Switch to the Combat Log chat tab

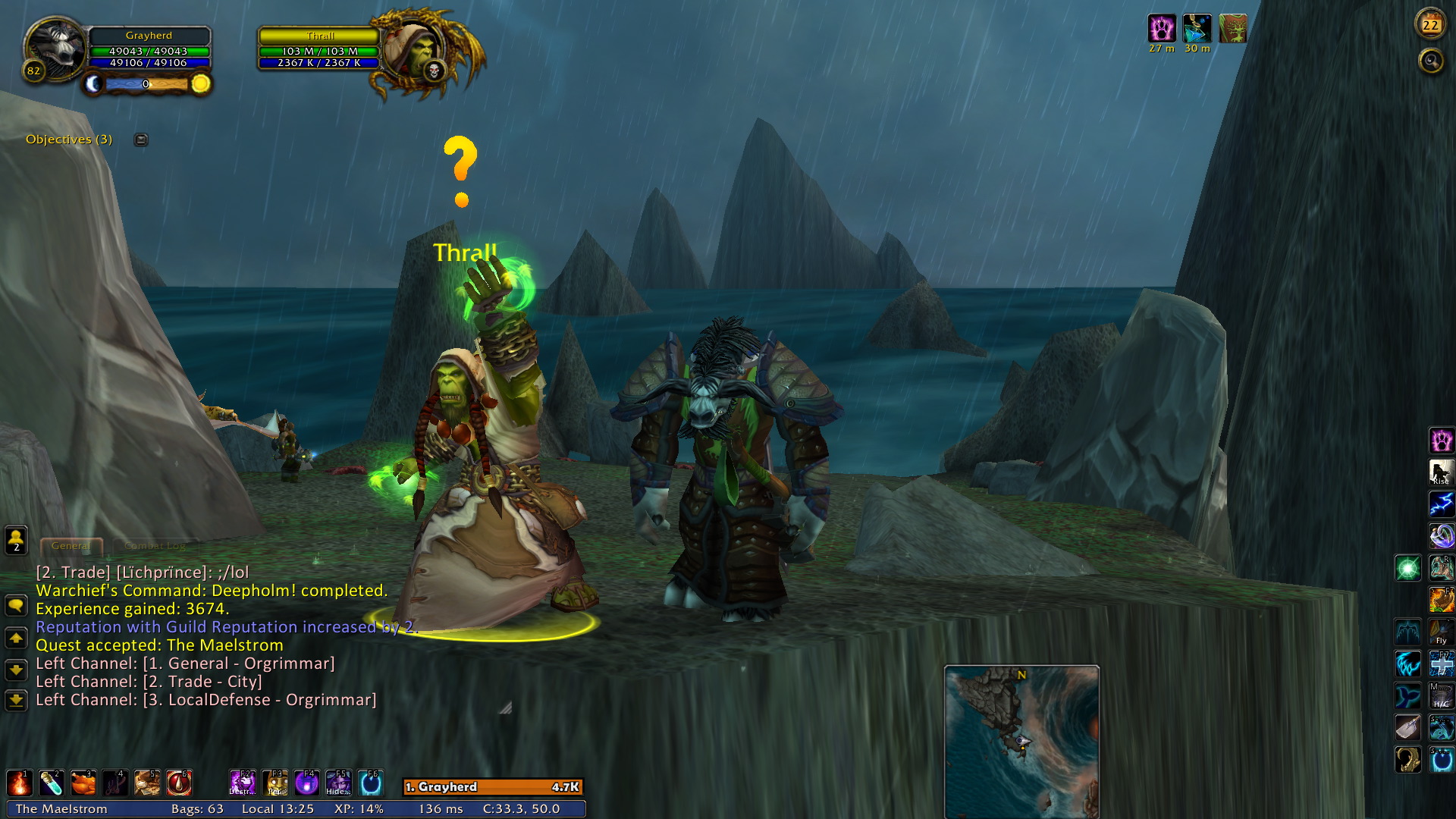[x=155, y=545]
